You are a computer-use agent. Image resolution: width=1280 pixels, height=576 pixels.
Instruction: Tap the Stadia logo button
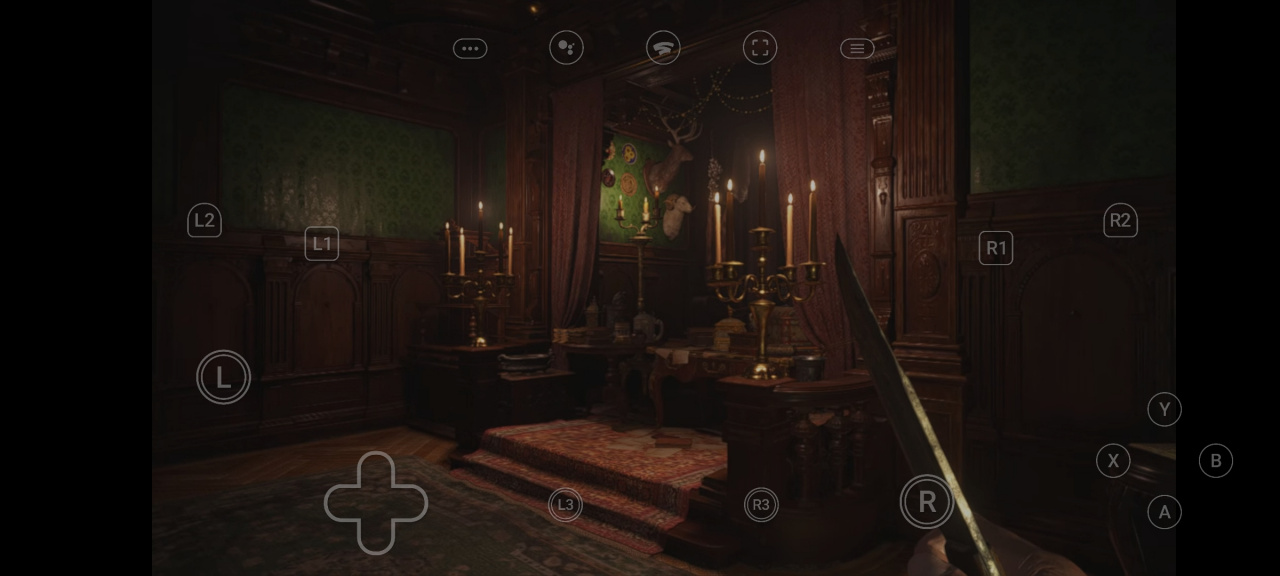[663, 48]
